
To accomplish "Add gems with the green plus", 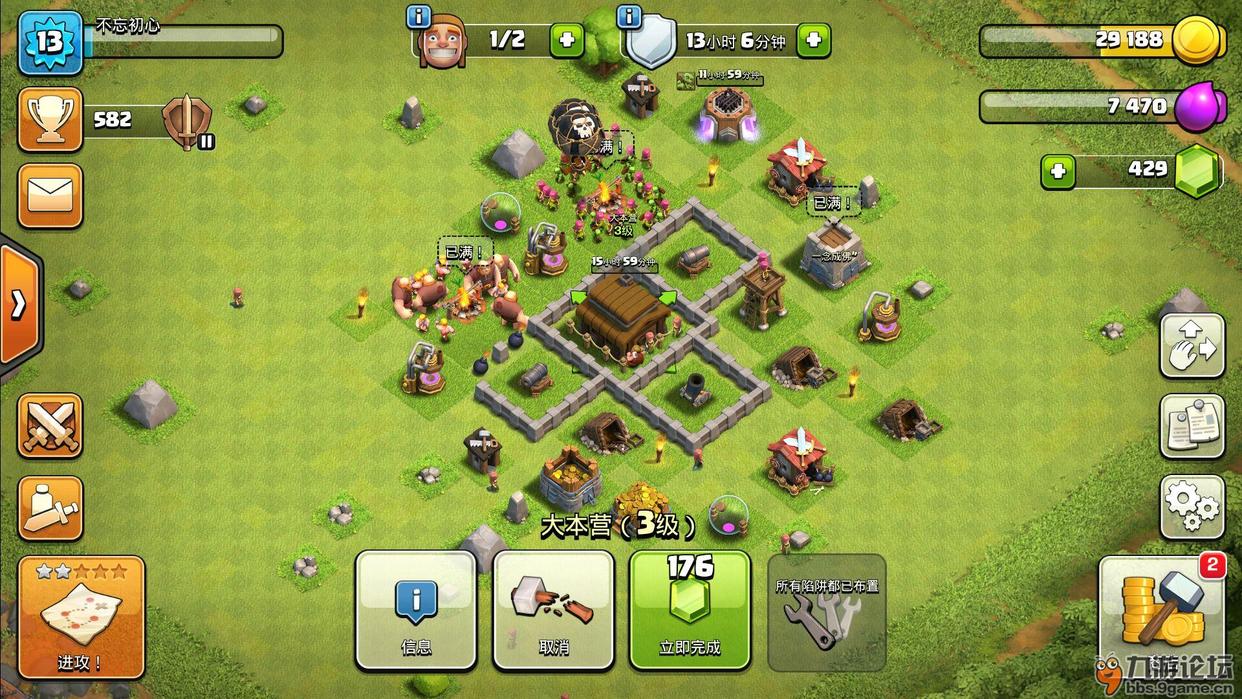I will [1057, 171].
